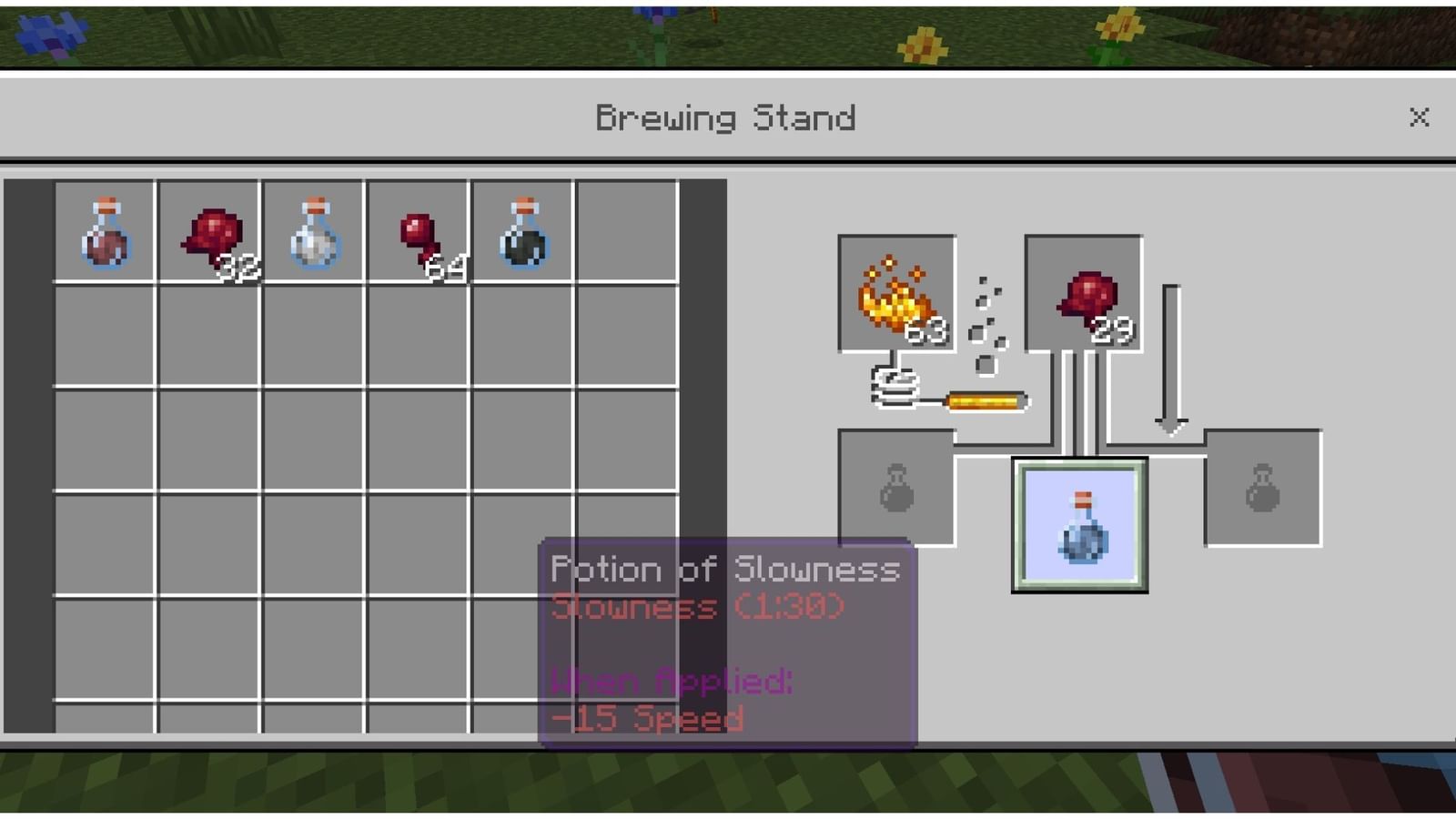Click the -15 Speed effect text

tap(648, 718)
